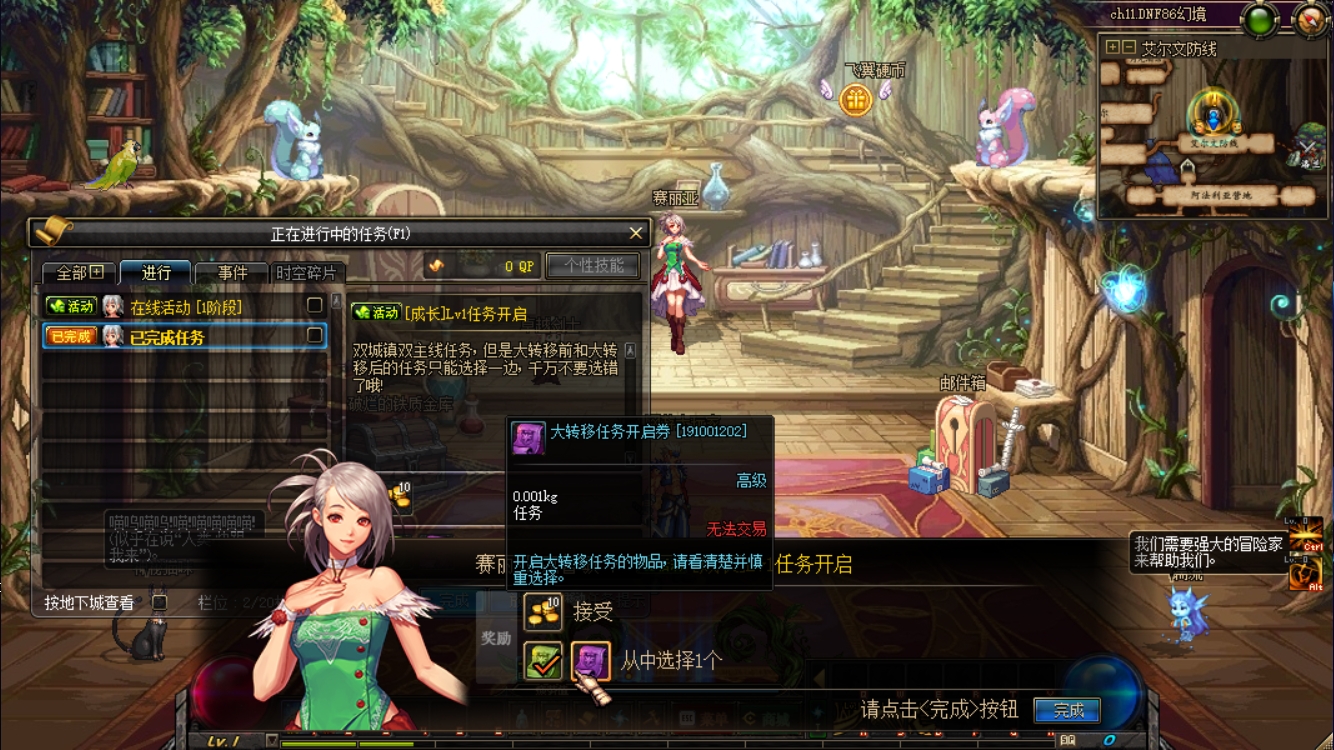Zoom out the minimap with minus button
Screen dimensions: 1334x750
[x=1128, y=48]
